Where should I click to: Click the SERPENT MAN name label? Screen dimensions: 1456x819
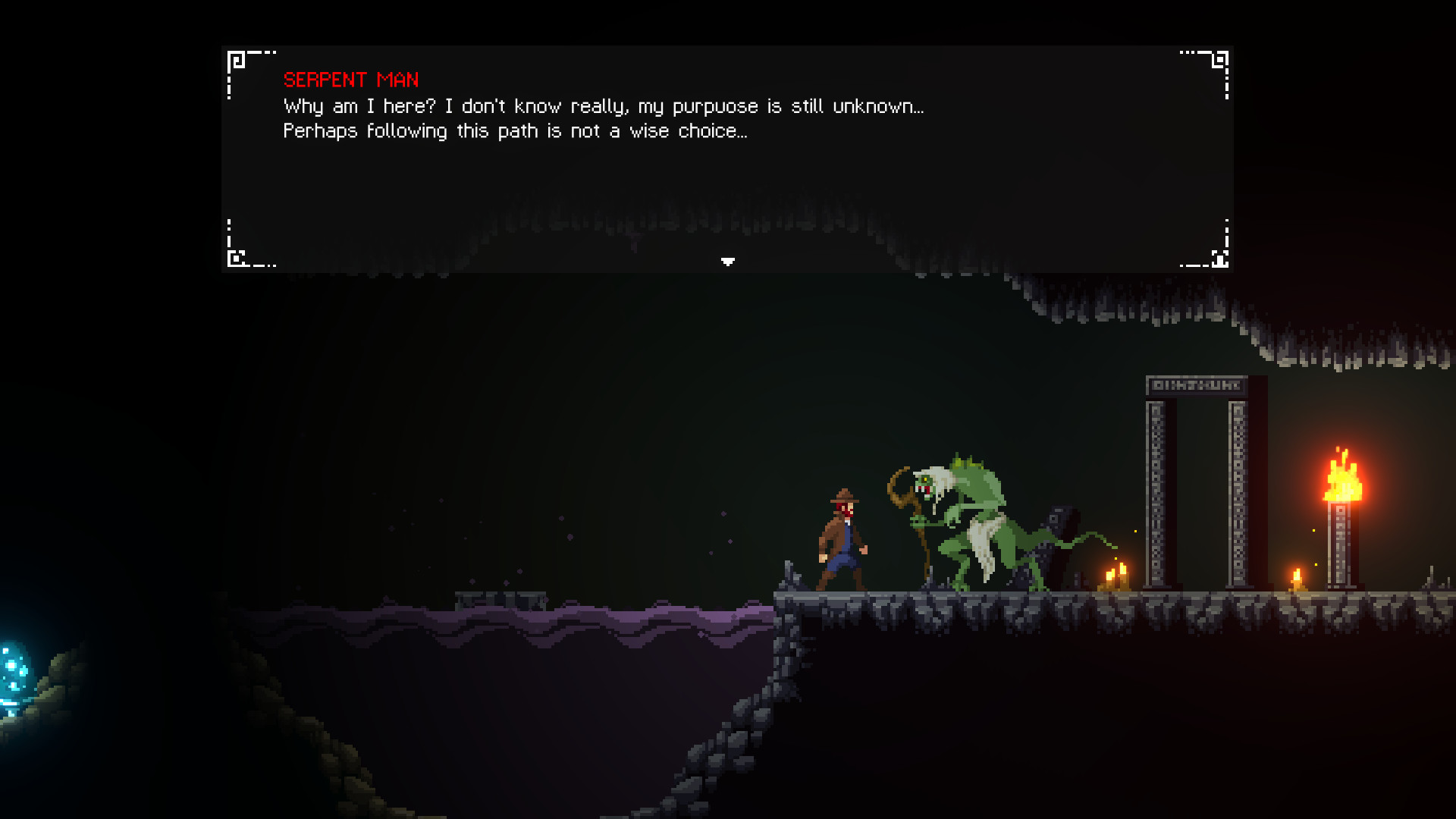(x=352, y=80)
